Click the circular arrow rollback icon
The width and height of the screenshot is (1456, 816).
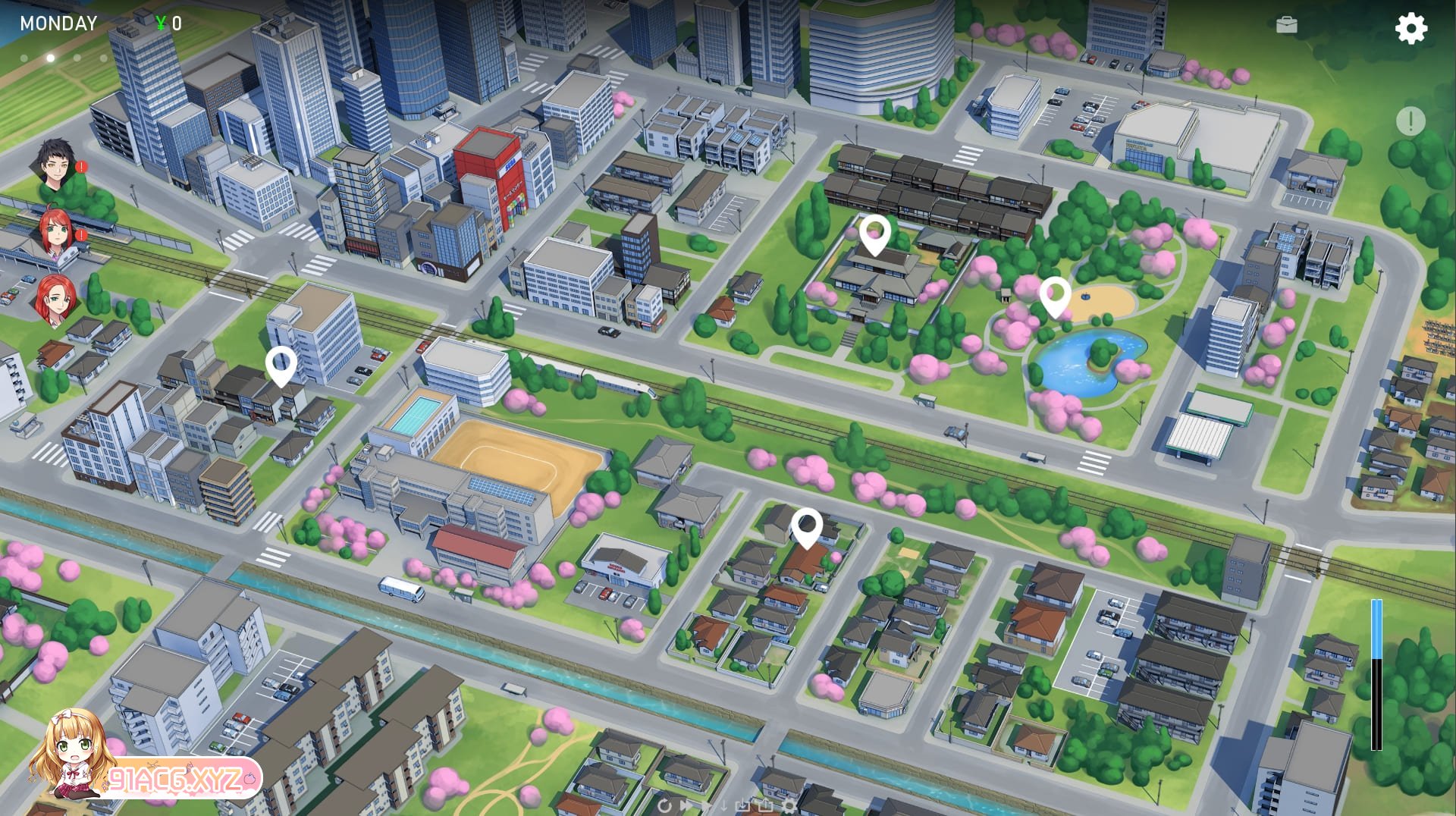click(x=665, y=806)
